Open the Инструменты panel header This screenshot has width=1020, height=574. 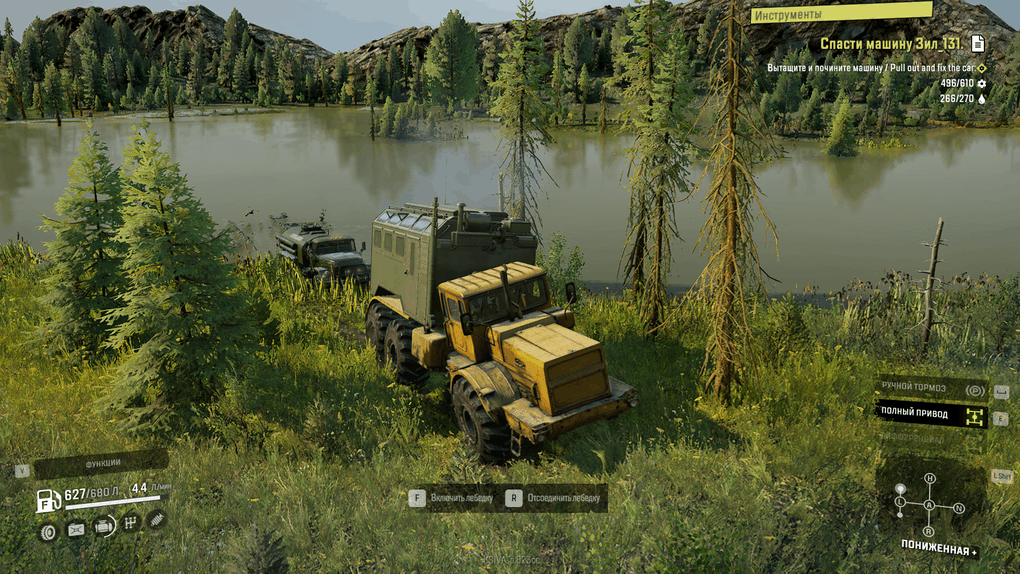(x=841, y=14)
